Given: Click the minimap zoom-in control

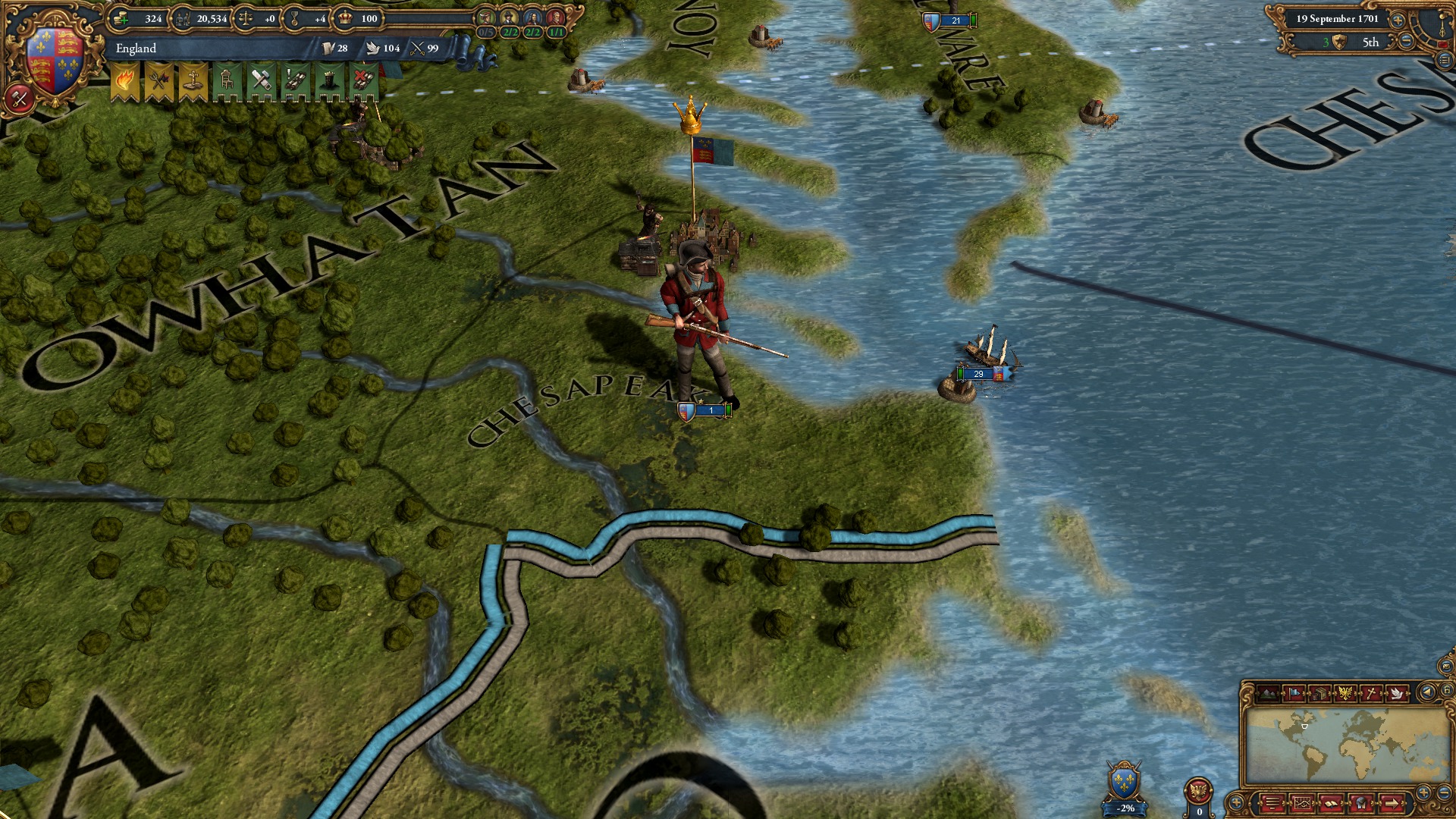Looking at the screenshot, I should (x=1423, y=791).
